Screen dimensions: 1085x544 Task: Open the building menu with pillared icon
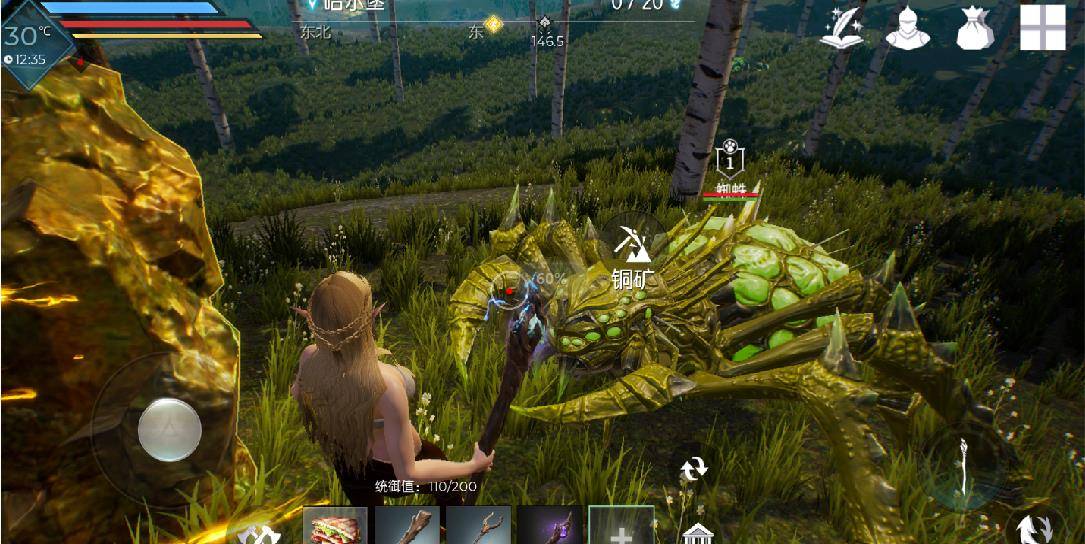pyautogui.click(x=697, y=532)
